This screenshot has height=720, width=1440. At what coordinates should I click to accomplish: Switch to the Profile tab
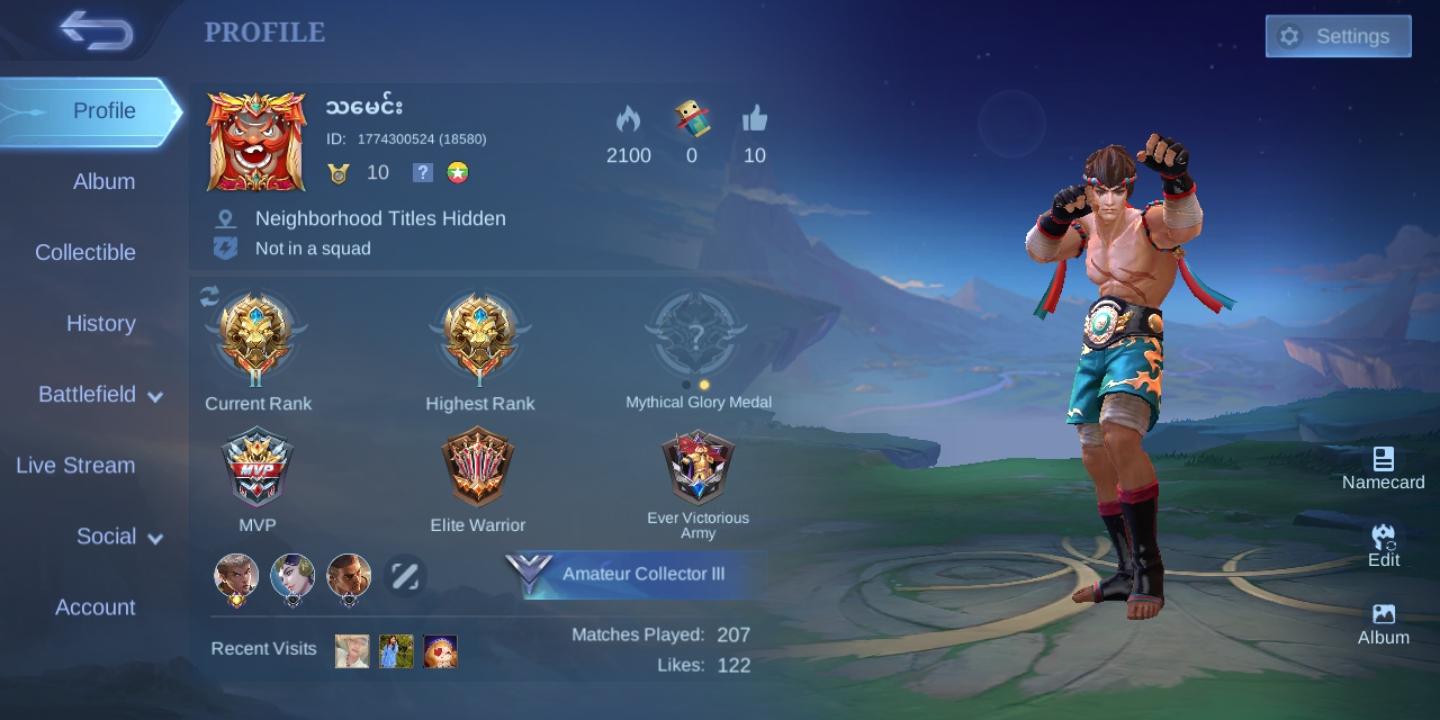[x=102, y=111]
